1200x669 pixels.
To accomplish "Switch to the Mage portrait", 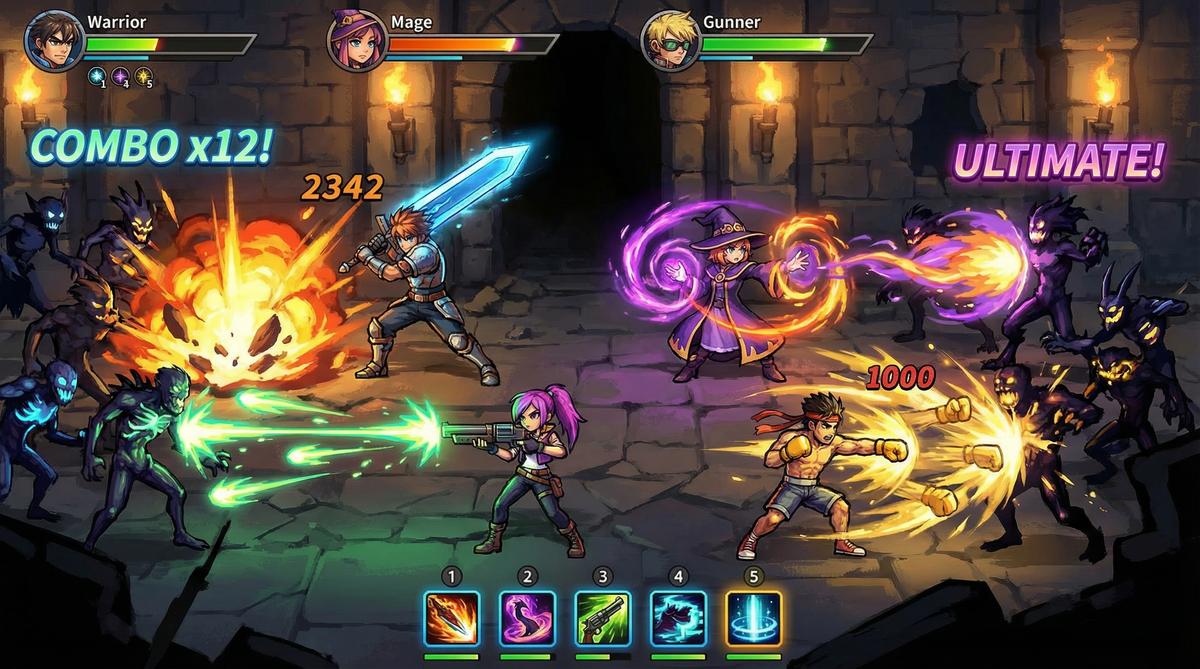I will pyautogui.click(x=355, y=41).
